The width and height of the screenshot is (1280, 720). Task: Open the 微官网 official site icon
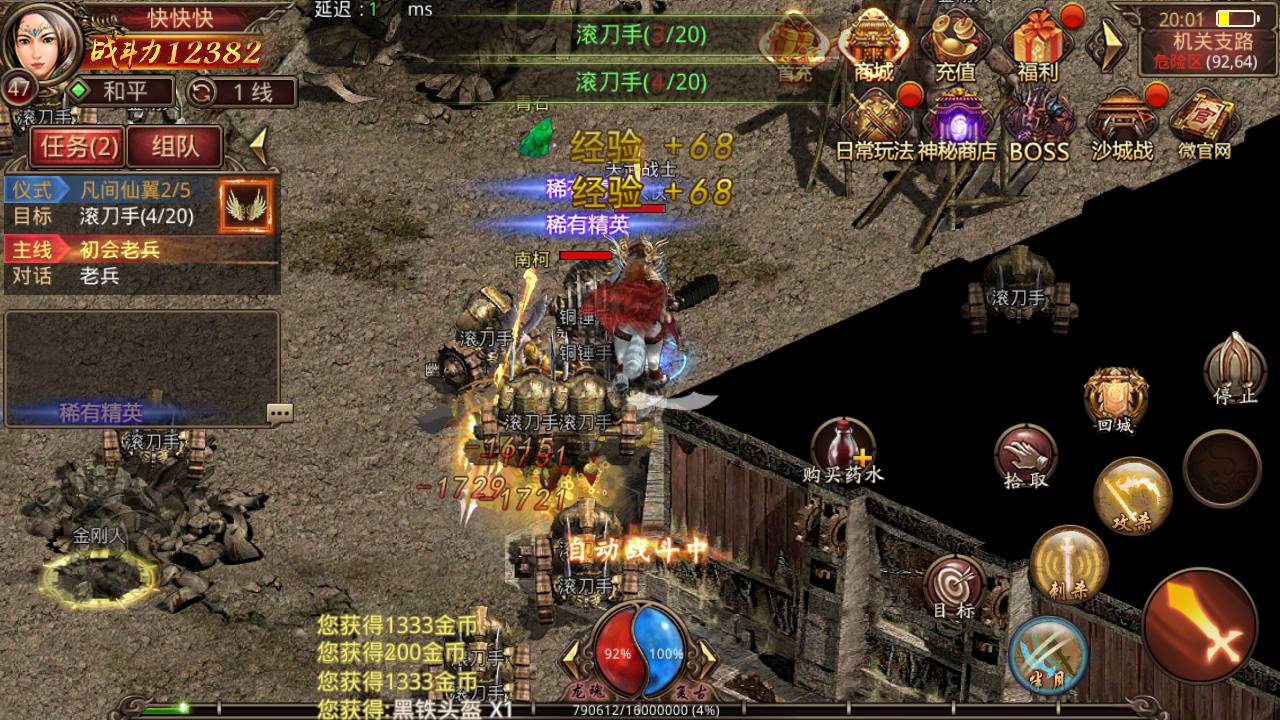click(1203, 125)
